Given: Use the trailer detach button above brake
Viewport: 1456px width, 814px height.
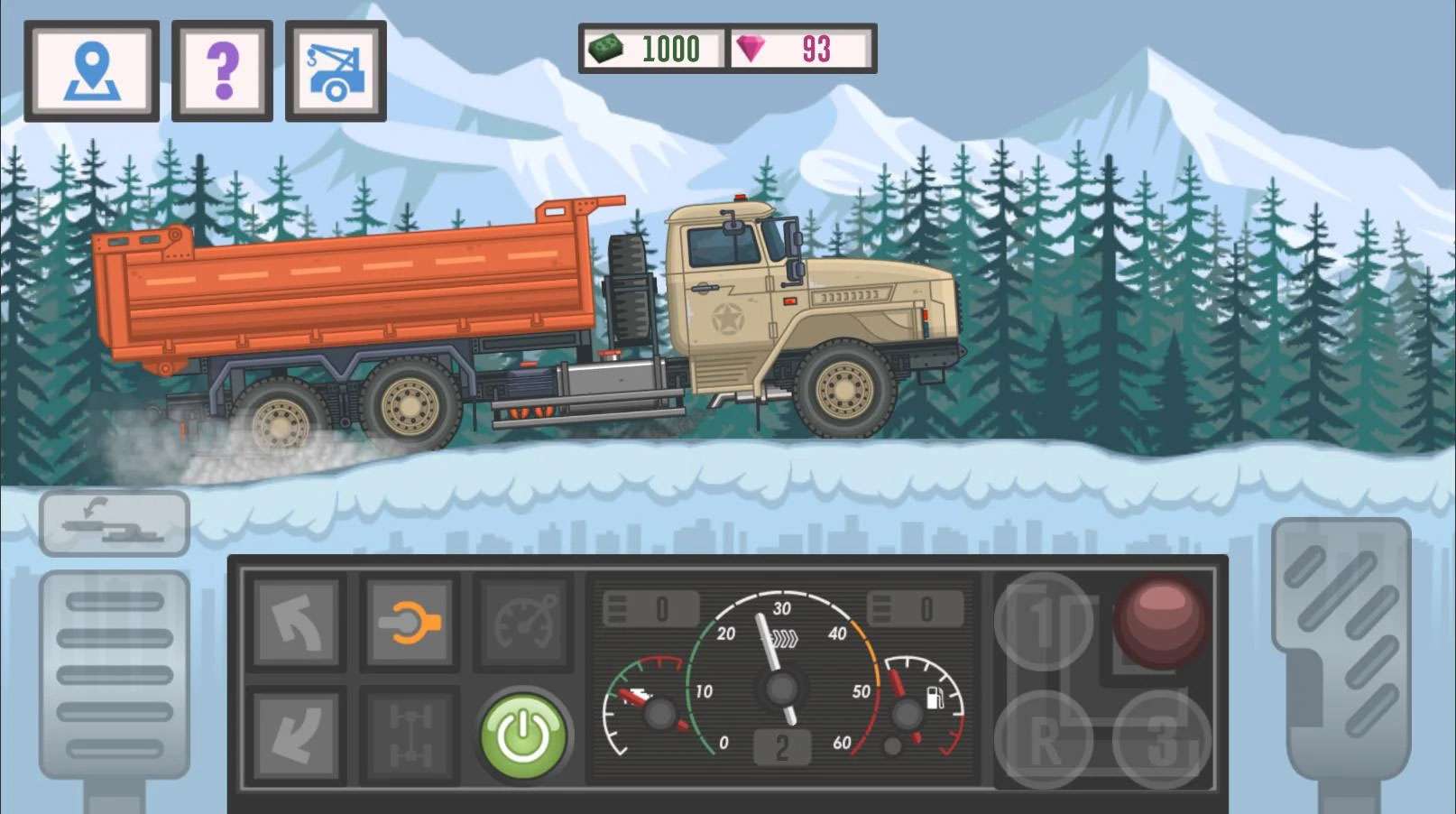Looking at the screenshot, I should pos(115,523).
